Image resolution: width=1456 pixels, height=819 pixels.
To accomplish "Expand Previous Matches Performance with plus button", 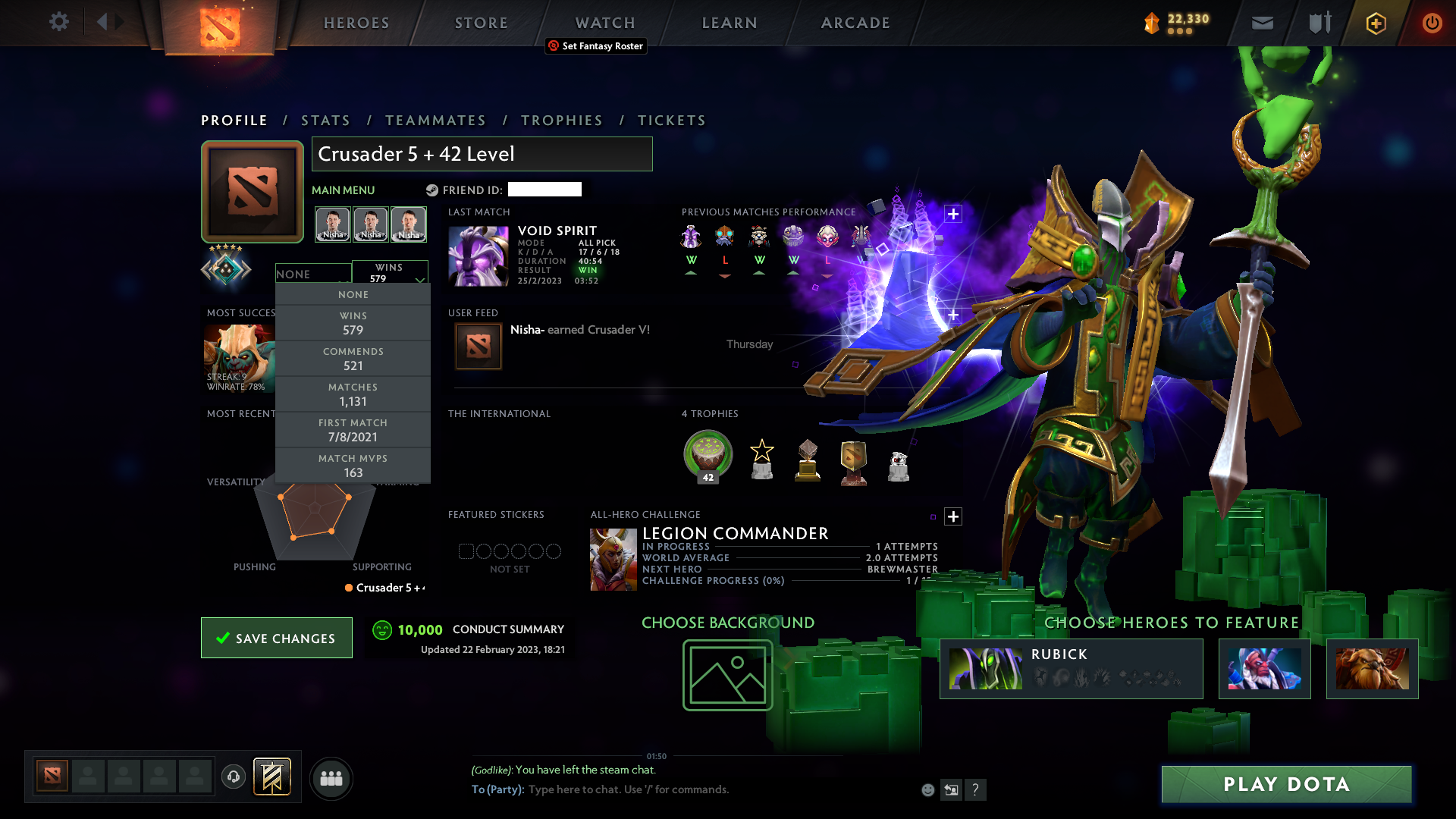I will pos(952,213).
